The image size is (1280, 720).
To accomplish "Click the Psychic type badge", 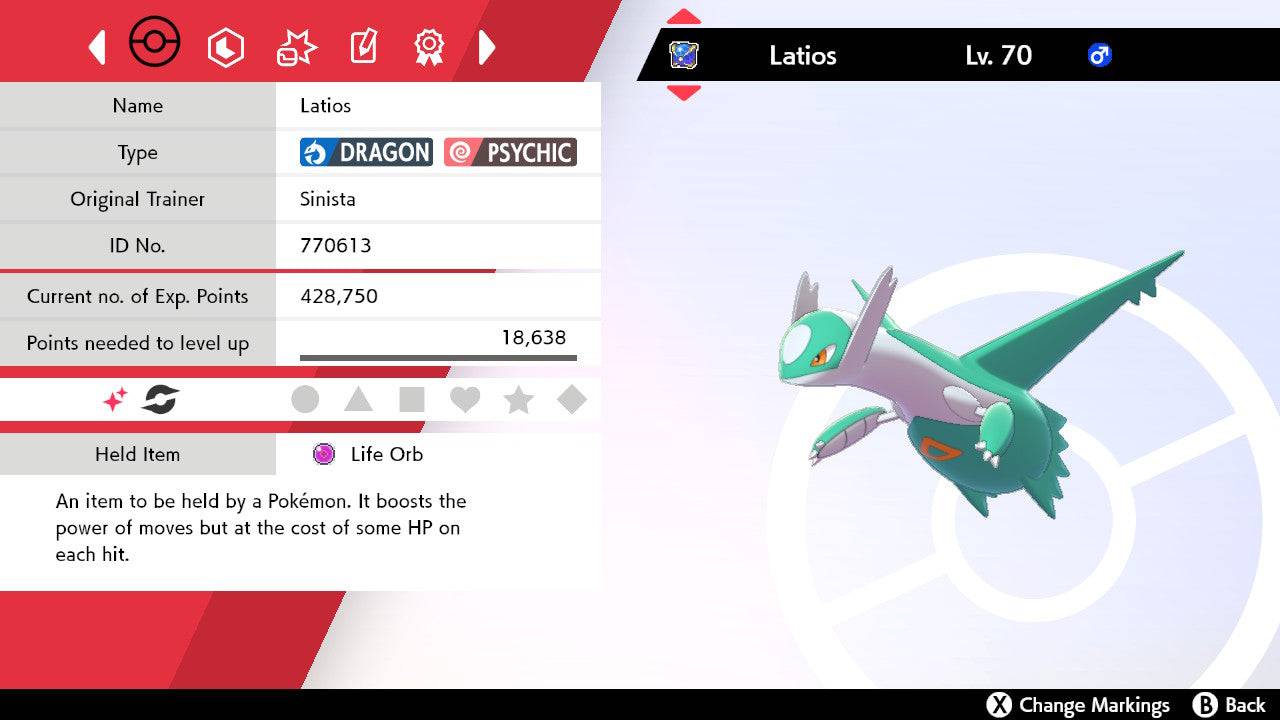I will 510,152.
